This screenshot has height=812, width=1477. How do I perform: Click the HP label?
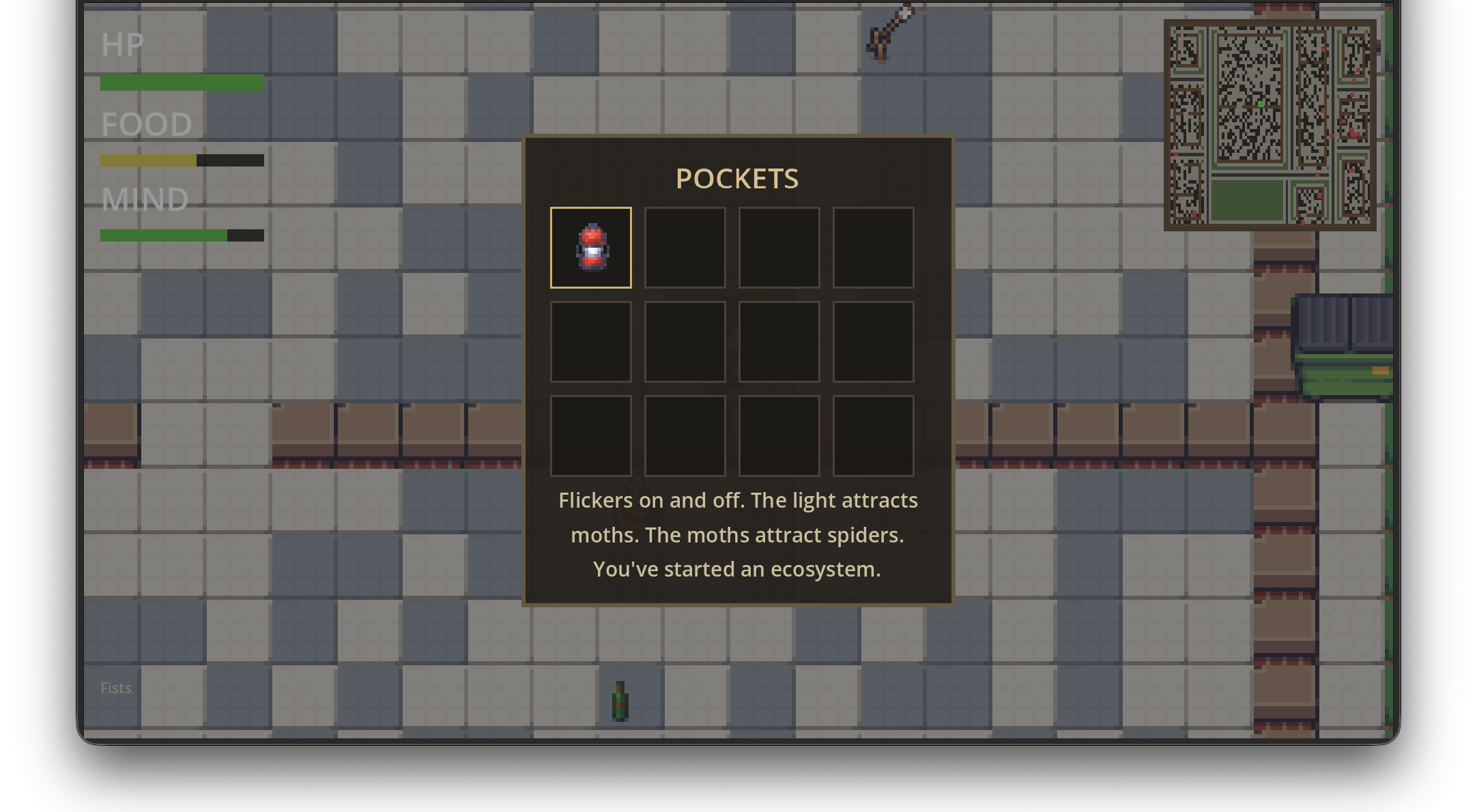click(122, 45)
